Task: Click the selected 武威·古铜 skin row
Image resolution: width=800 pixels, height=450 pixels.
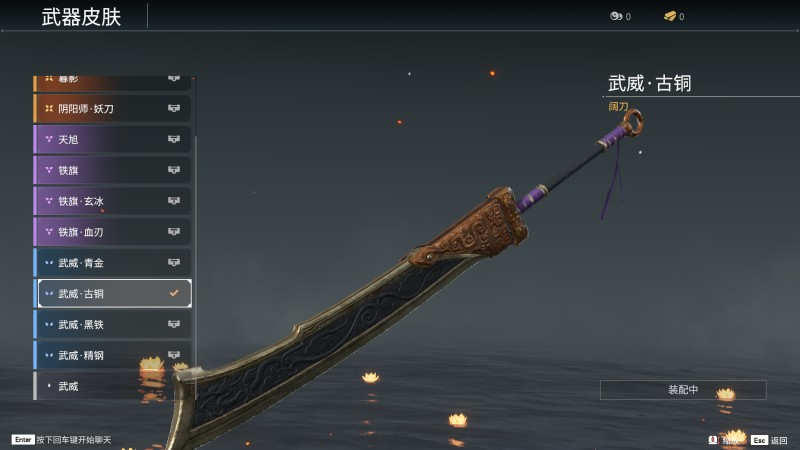Action: click(x=112, y=293)
